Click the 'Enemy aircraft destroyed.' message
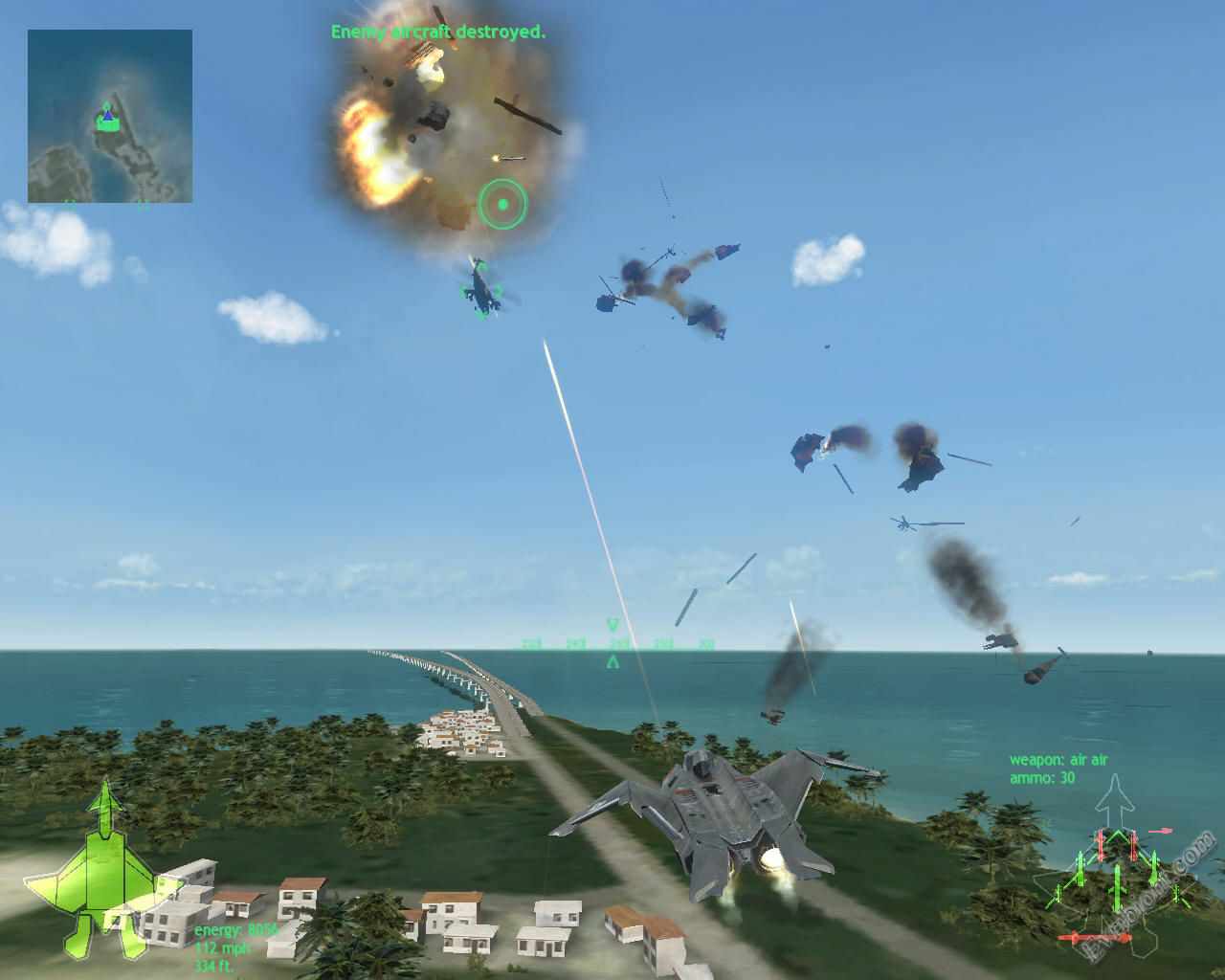Image resolution: width=1225 pixels, height=980 pixels. 436,30
